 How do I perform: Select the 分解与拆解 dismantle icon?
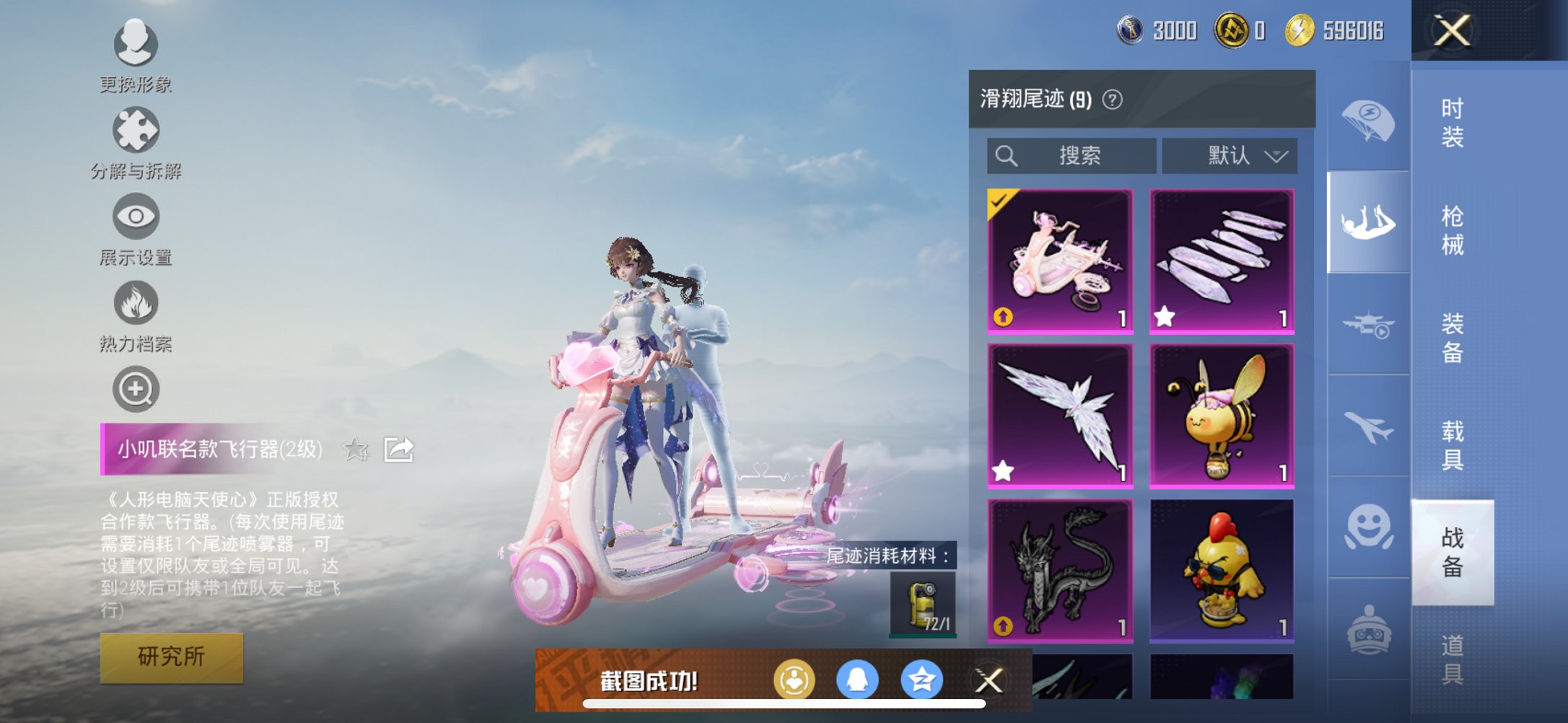[x=135, y=130]
